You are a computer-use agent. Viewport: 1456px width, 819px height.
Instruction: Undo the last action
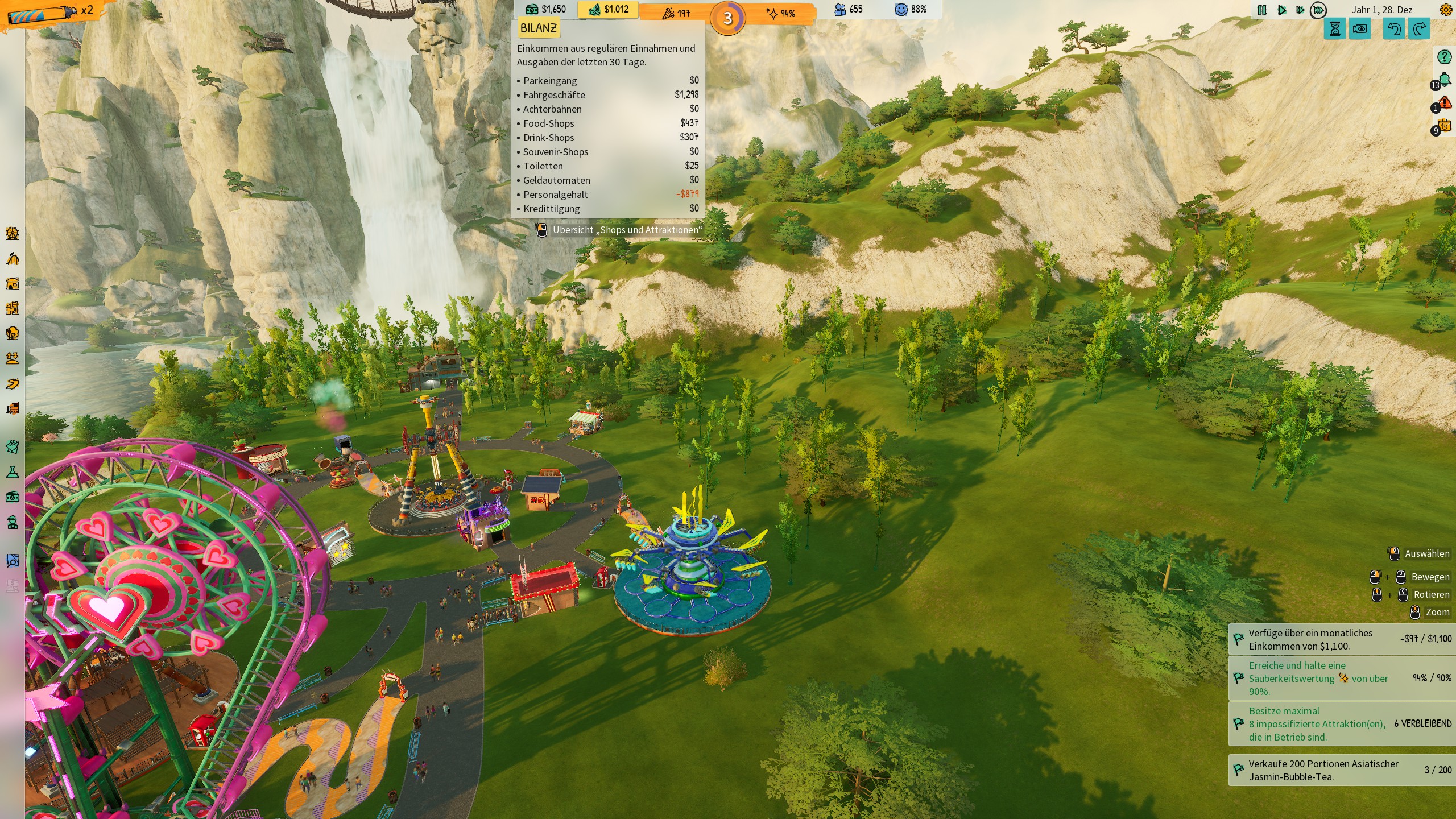[1393, 29]
